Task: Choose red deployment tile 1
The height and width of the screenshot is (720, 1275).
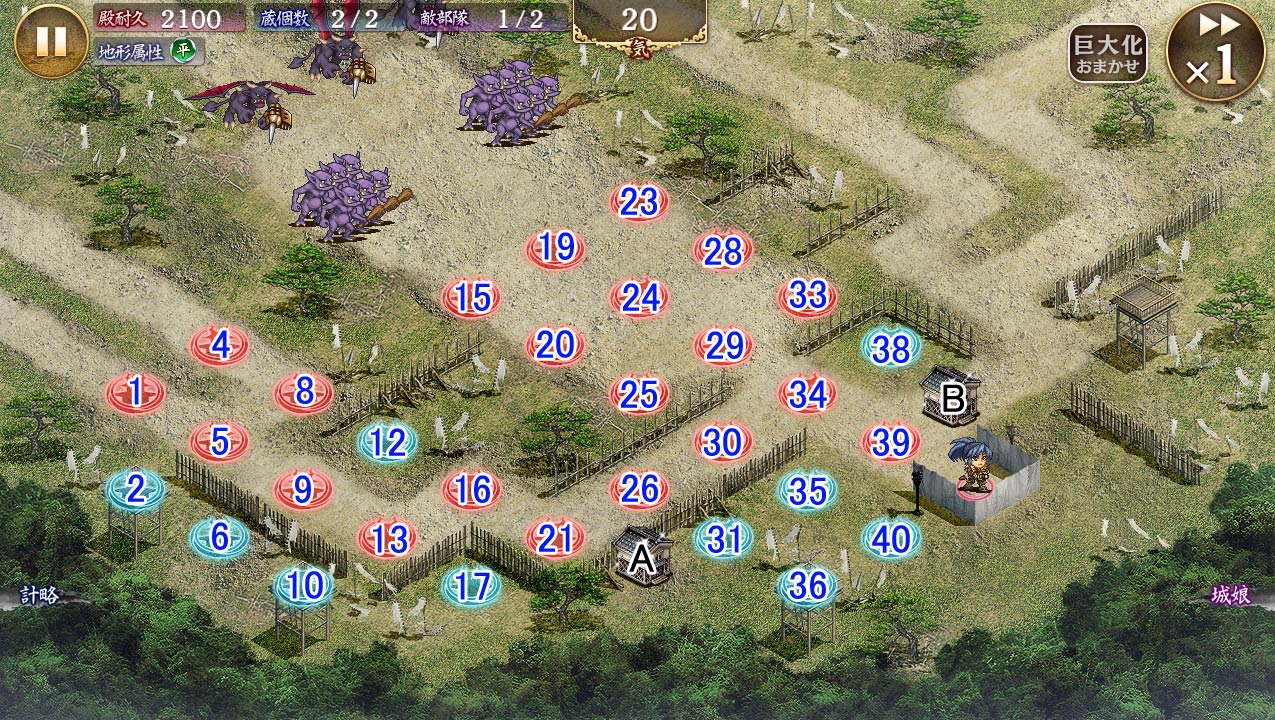Action: tap(135, 393)
